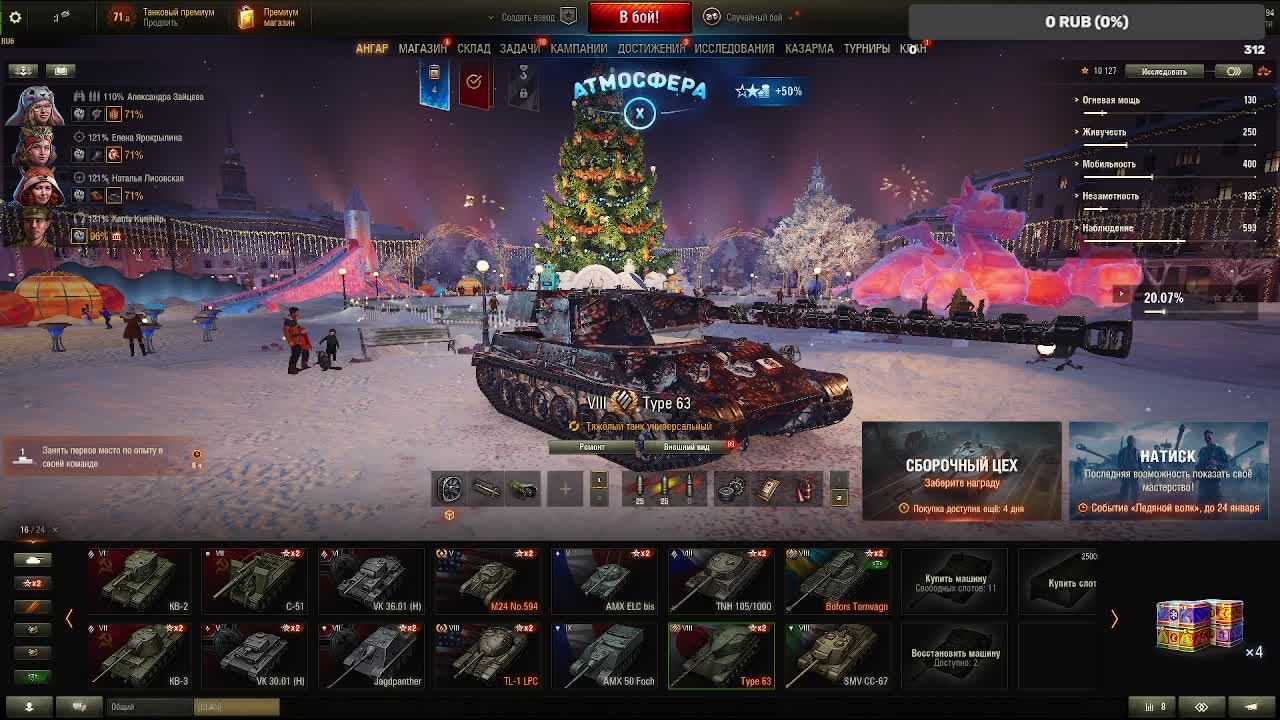Screen dimensions: 1280x720
Task: Open Внешний вид customization
Action: click(687, 447)
